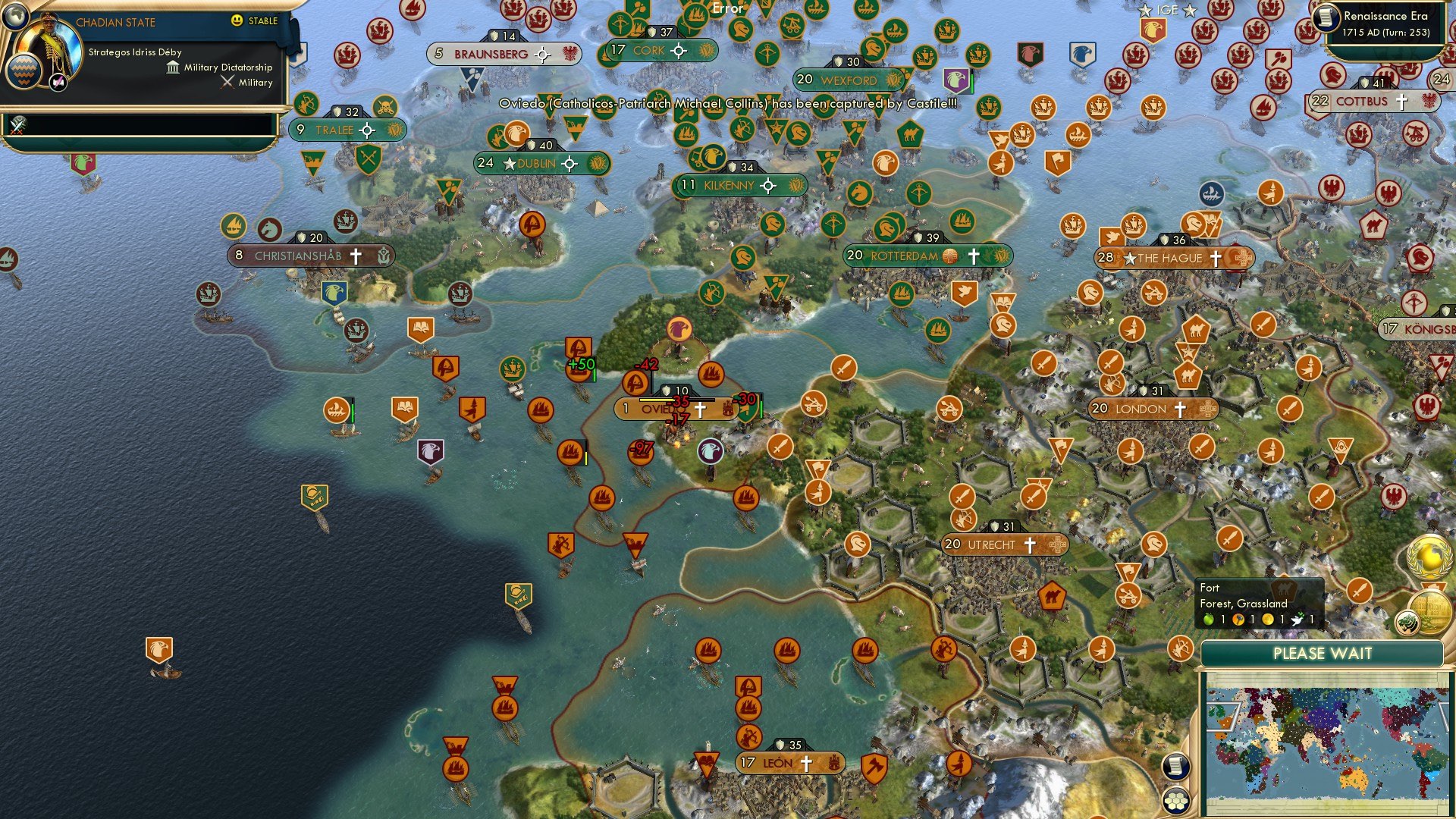1456x819 pixels.
Task: Toggle the hex grid icon above the minimap
Action: click(x=1176, y=801)
